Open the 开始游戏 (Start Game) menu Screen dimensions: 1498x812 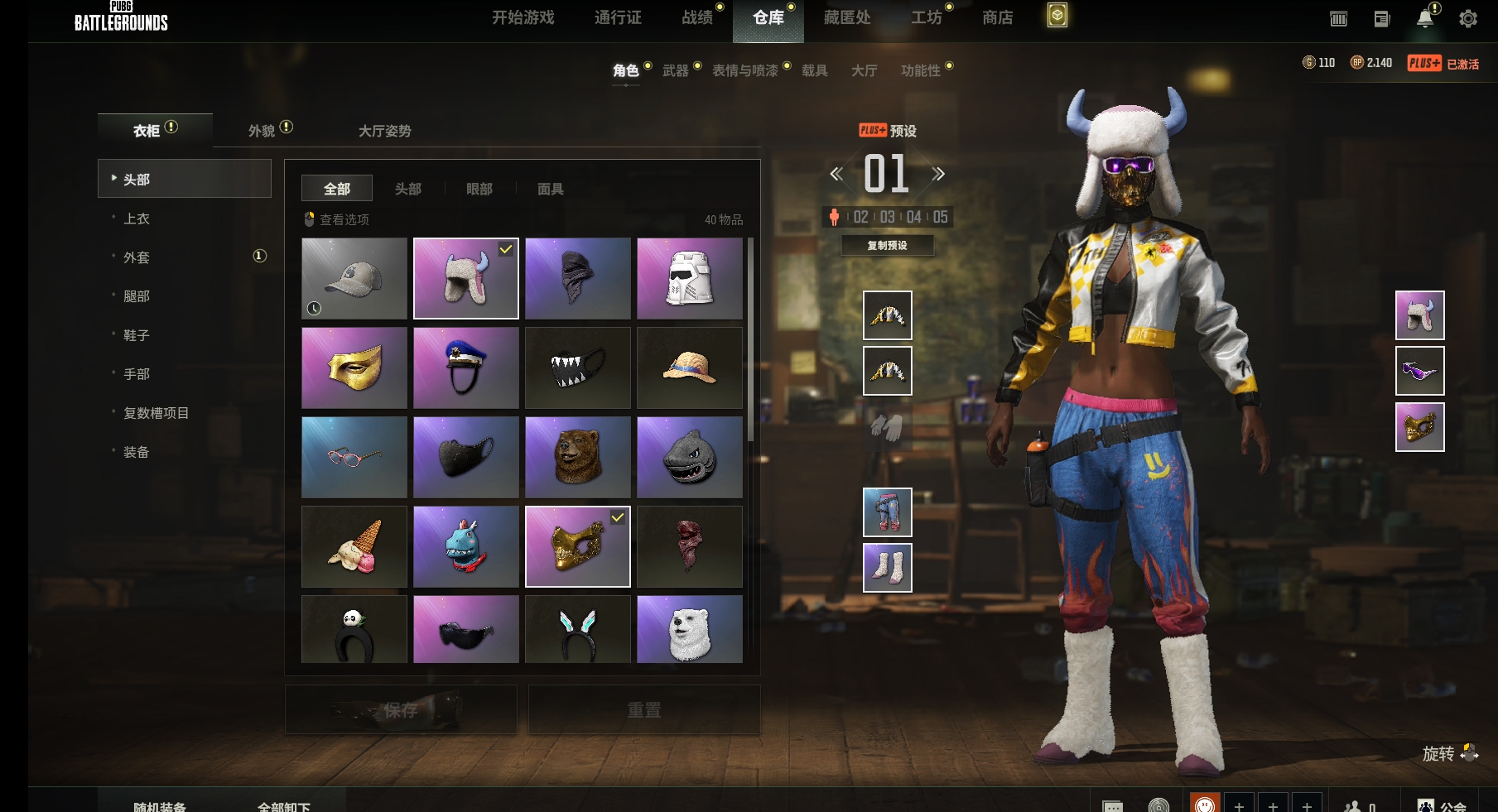point(523,17)
